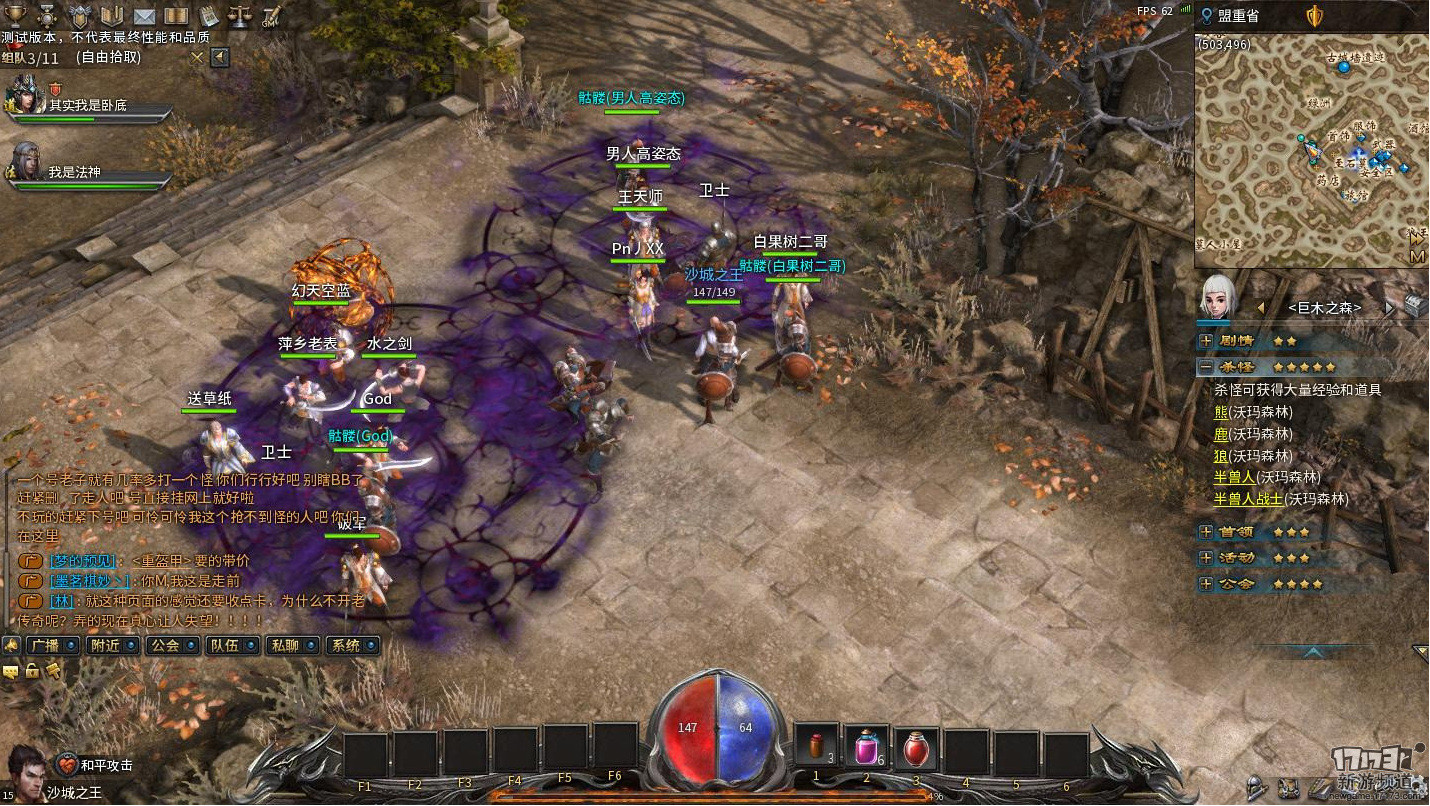The height and width of the screenshot is (806, 1430).
Task: Toggle the 和平攻击 attack mode
Action: [x=68, y=764]
